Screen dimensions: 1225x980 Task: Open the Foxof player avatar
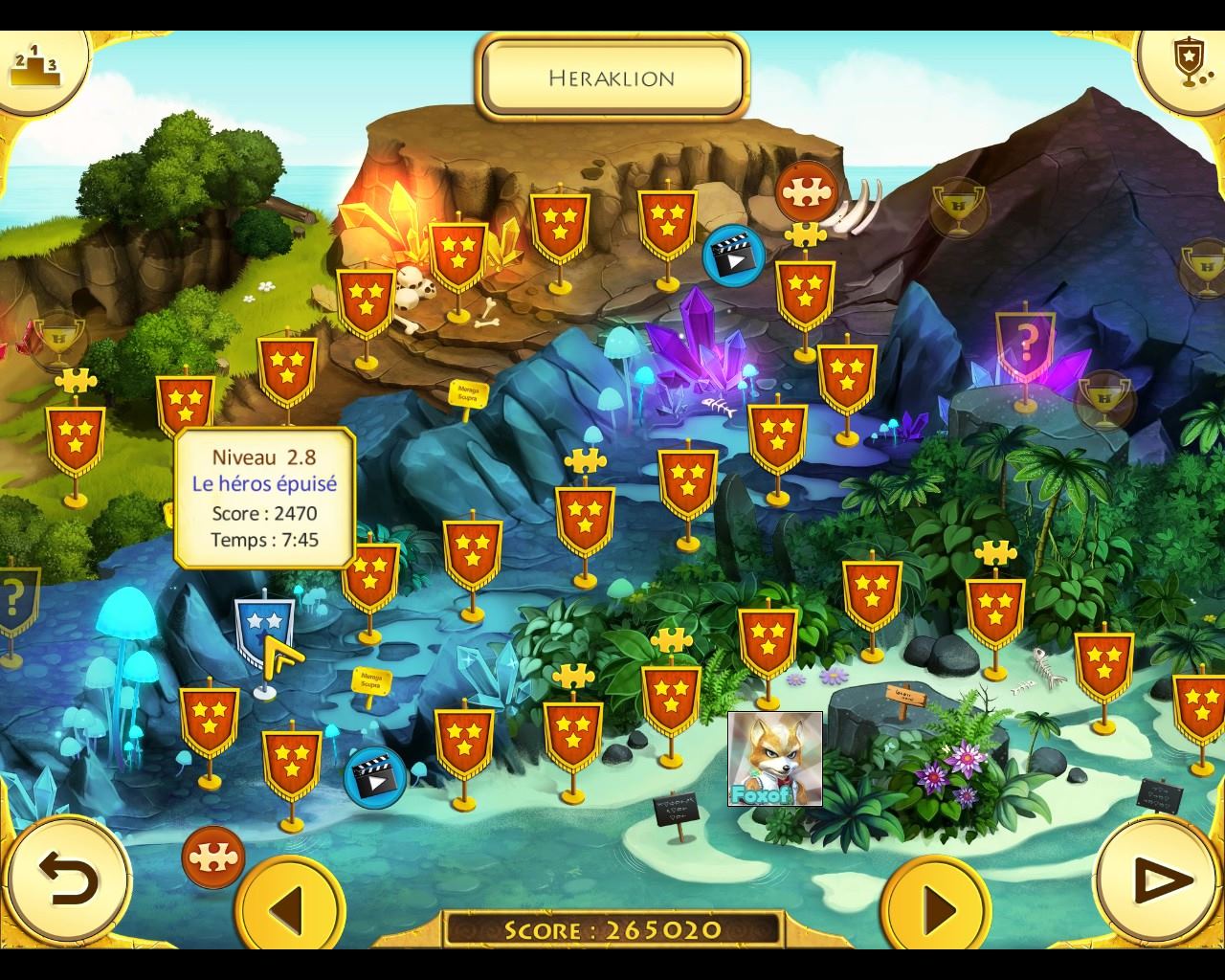coord(774,758)
